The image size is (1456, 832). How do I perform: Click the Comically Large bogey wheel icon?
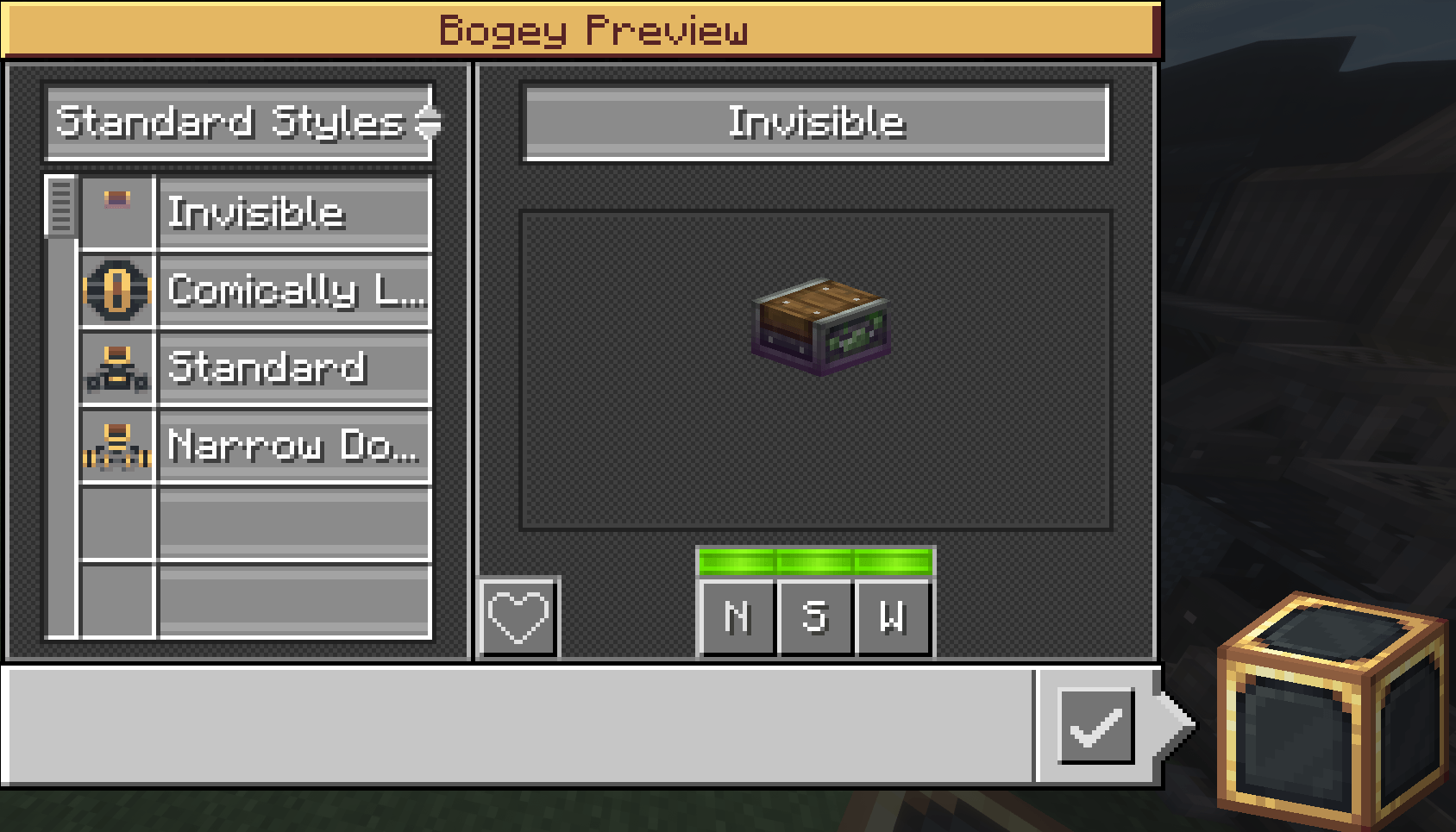click(x=118, y=288)
